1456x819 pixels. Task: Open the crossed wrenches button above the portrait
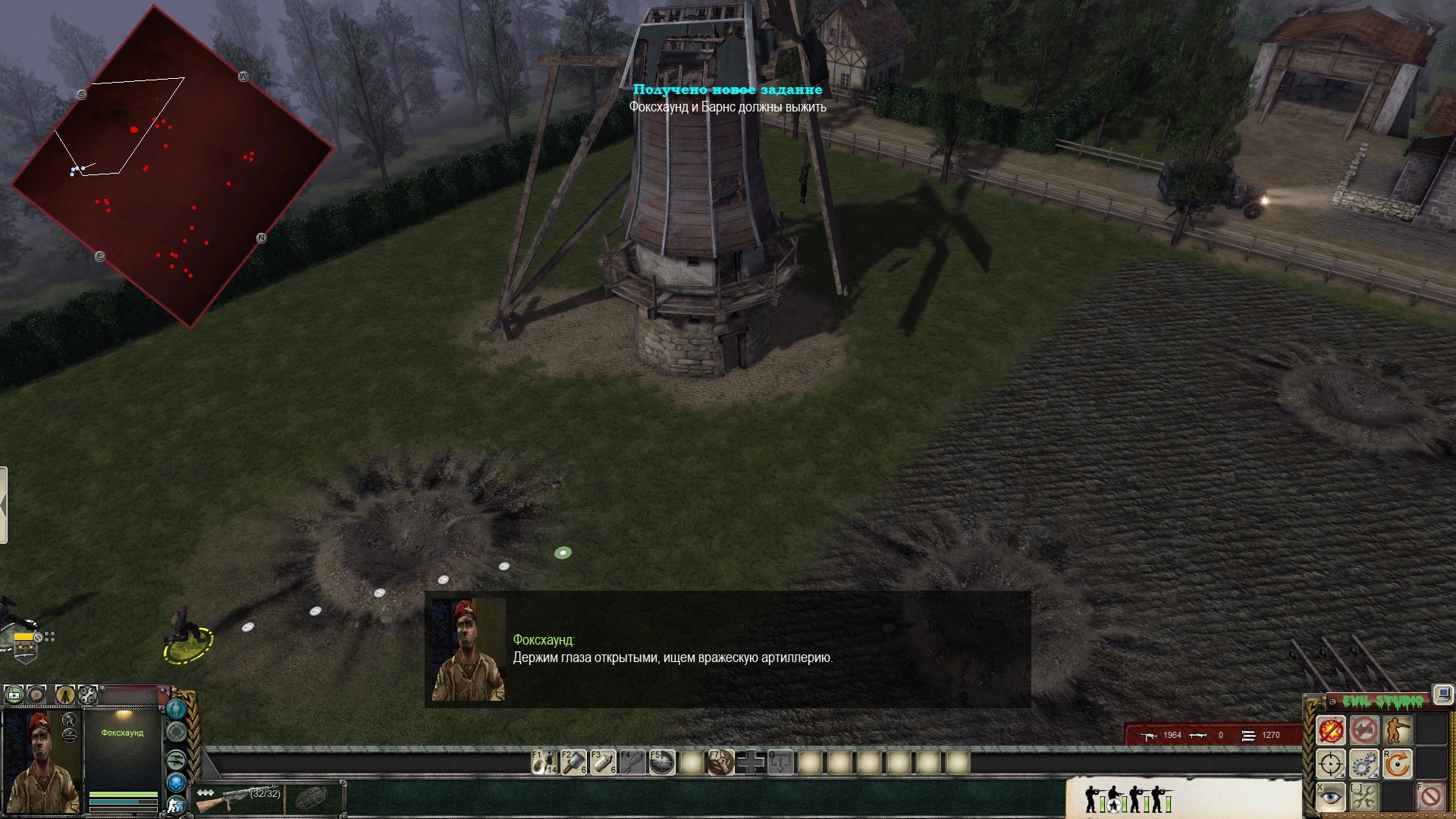click(88, 694)
